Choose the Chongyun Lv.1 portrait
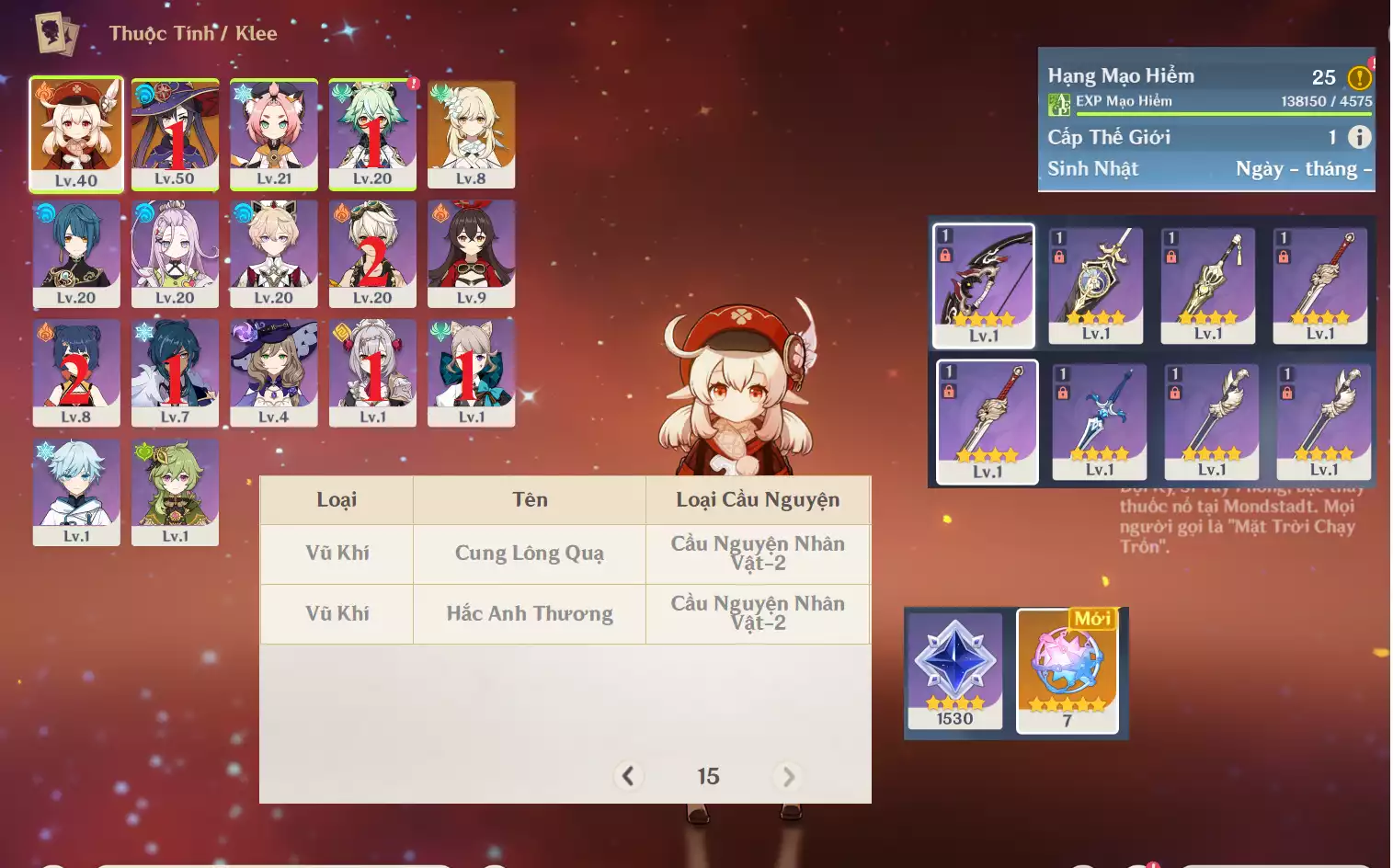This screenshot has width=1393, height=868. click(76, 492)
